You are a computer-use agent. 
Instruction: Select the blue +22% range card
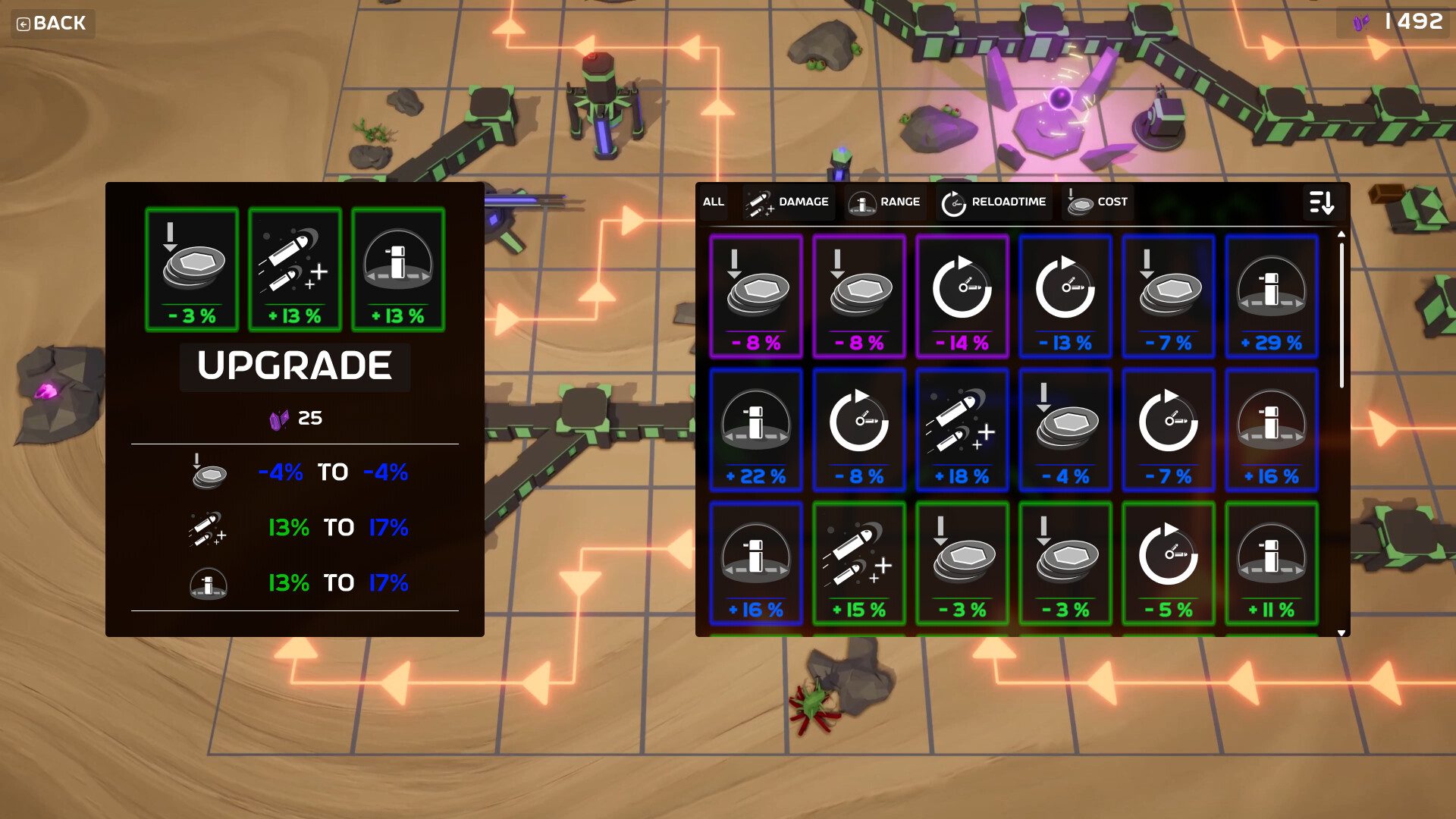click(x=756, y=429)
